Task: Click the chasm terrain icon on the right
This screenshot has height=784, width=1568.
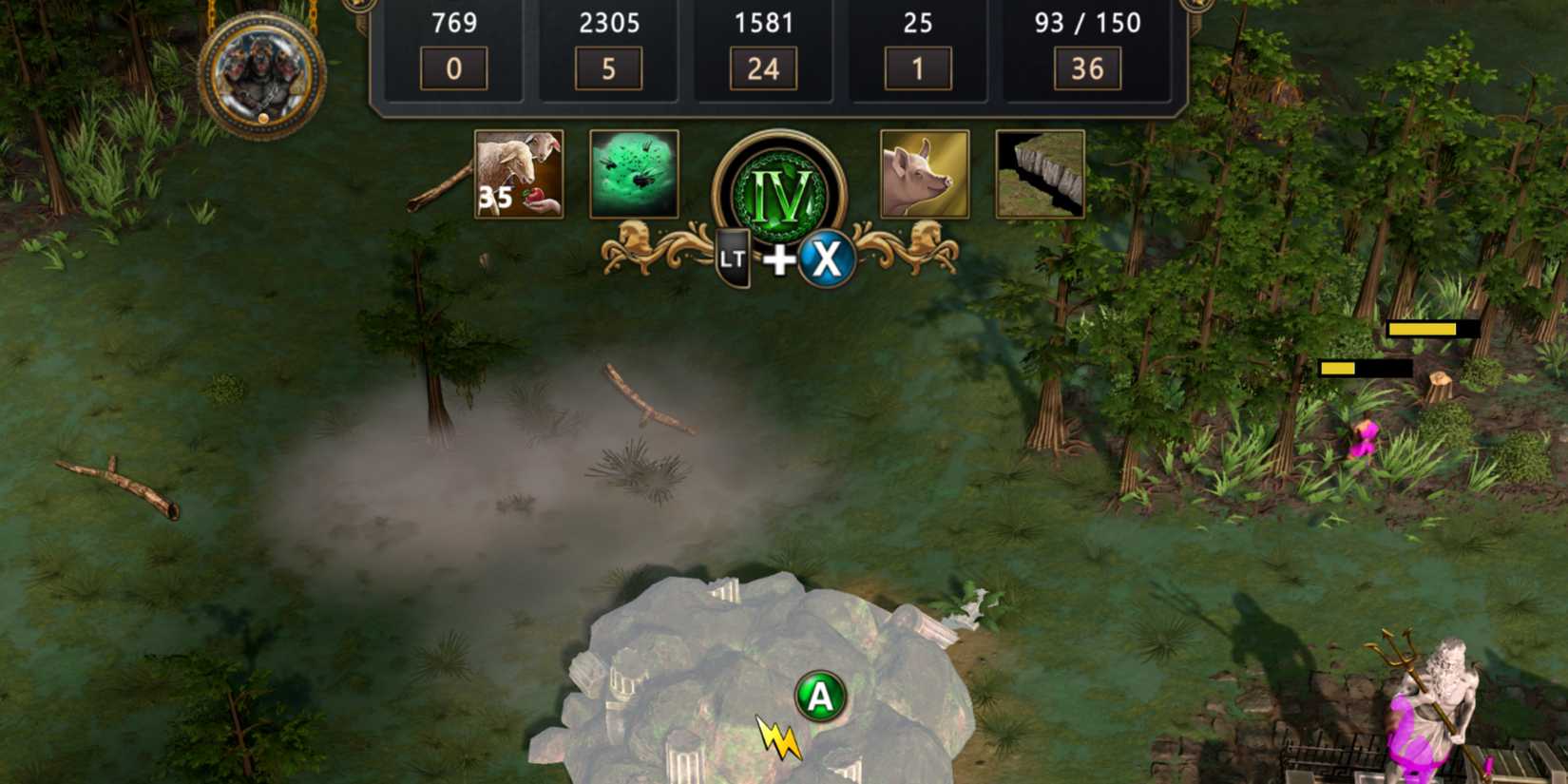Action: (x=1040, y=174)
